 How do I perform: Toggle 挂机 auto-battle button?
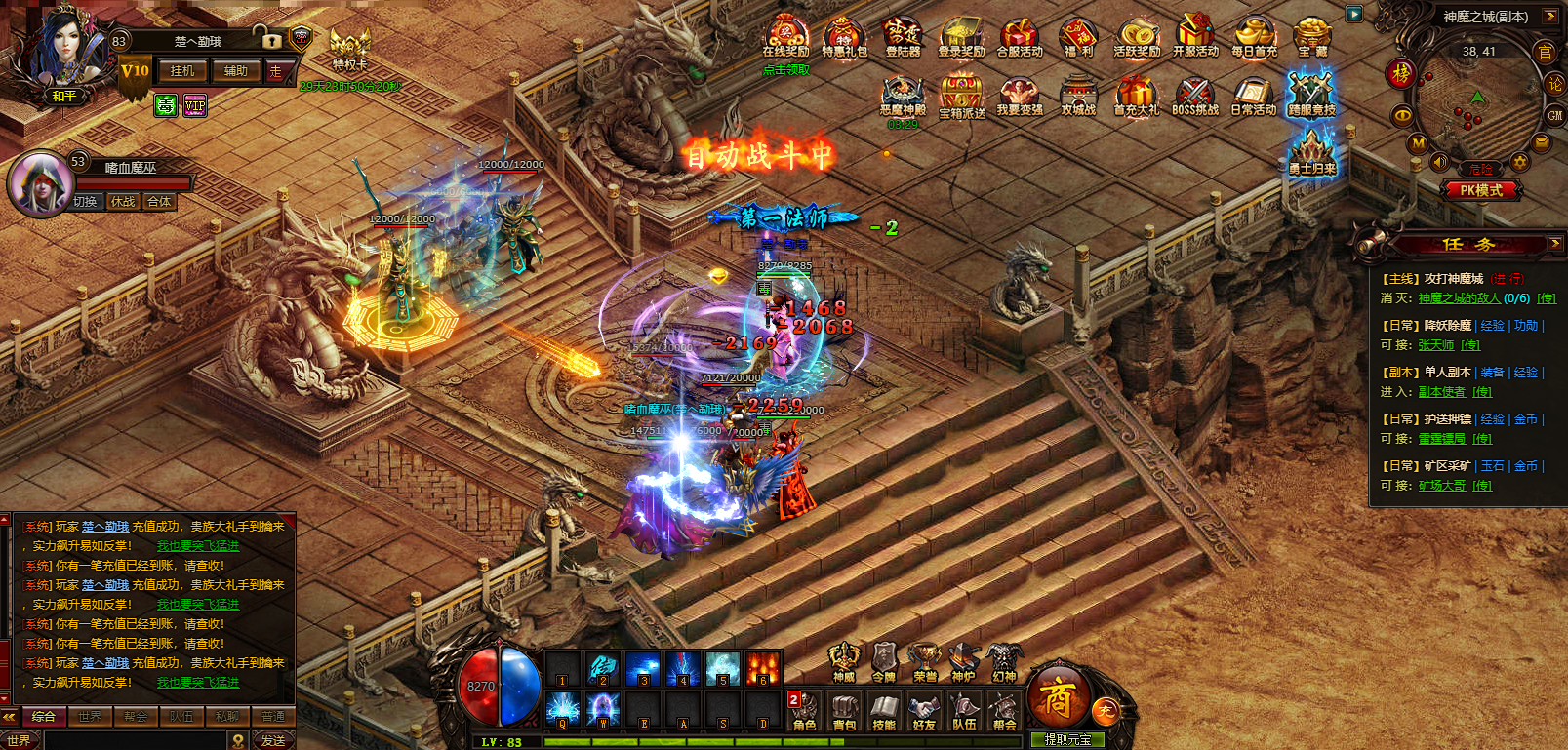click(182, 71)
